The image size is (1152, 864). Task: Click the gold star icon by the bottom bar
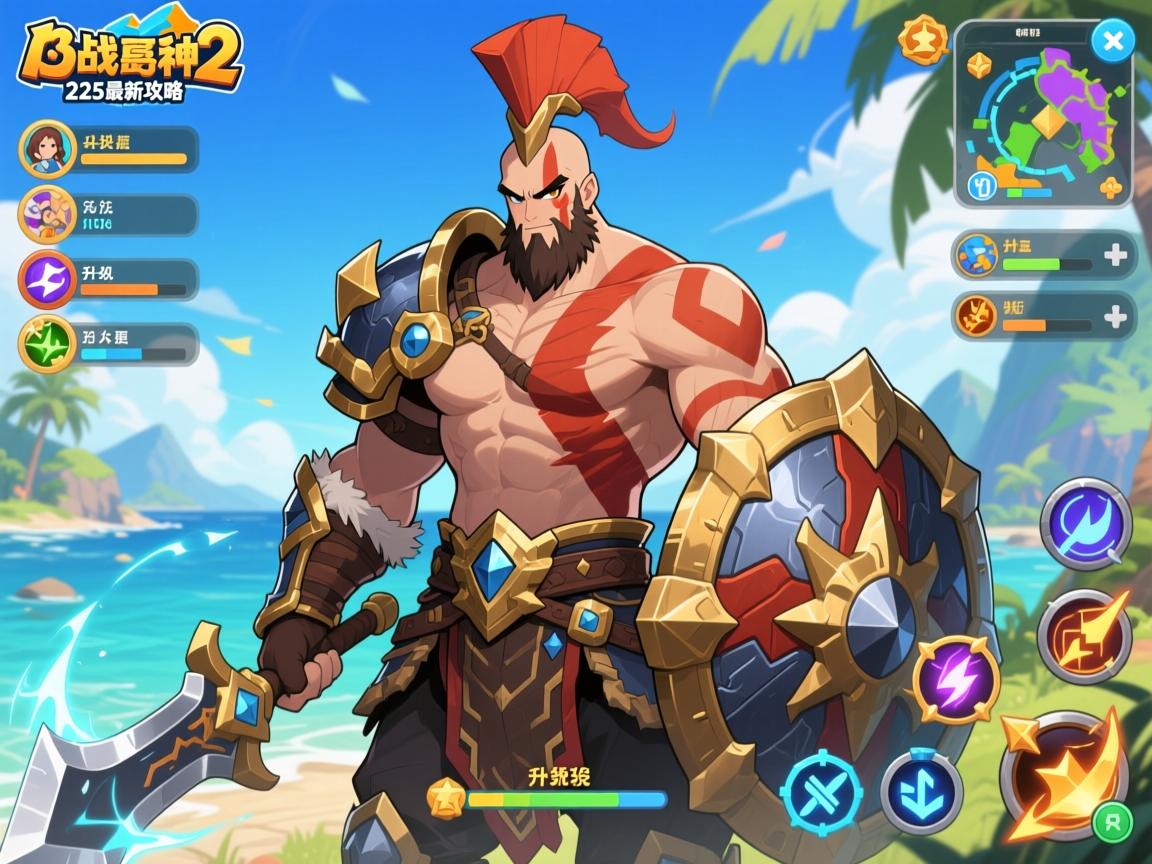click(x=444, y=798)
